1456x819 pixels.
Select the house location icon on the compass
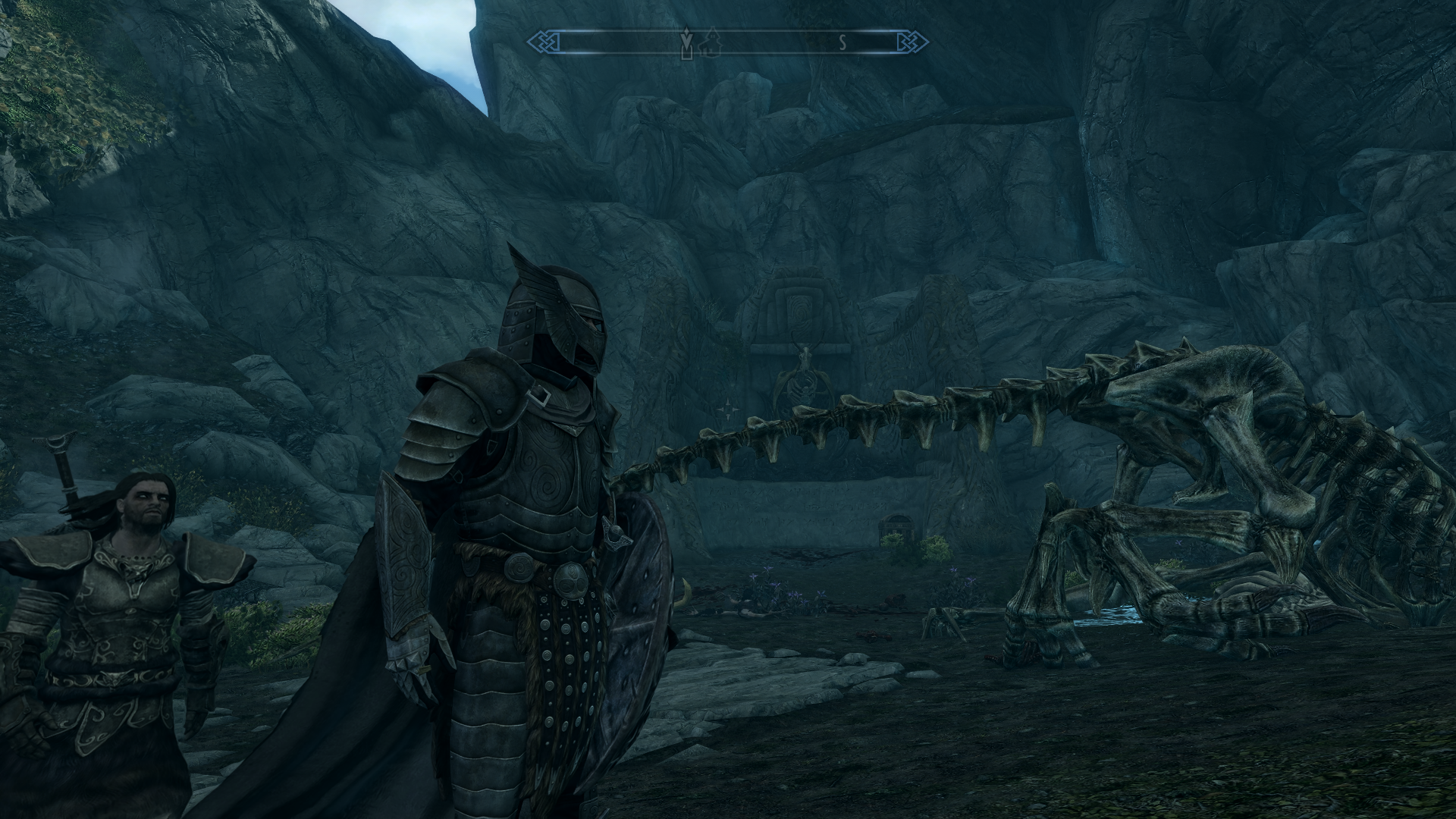point(711,42)
